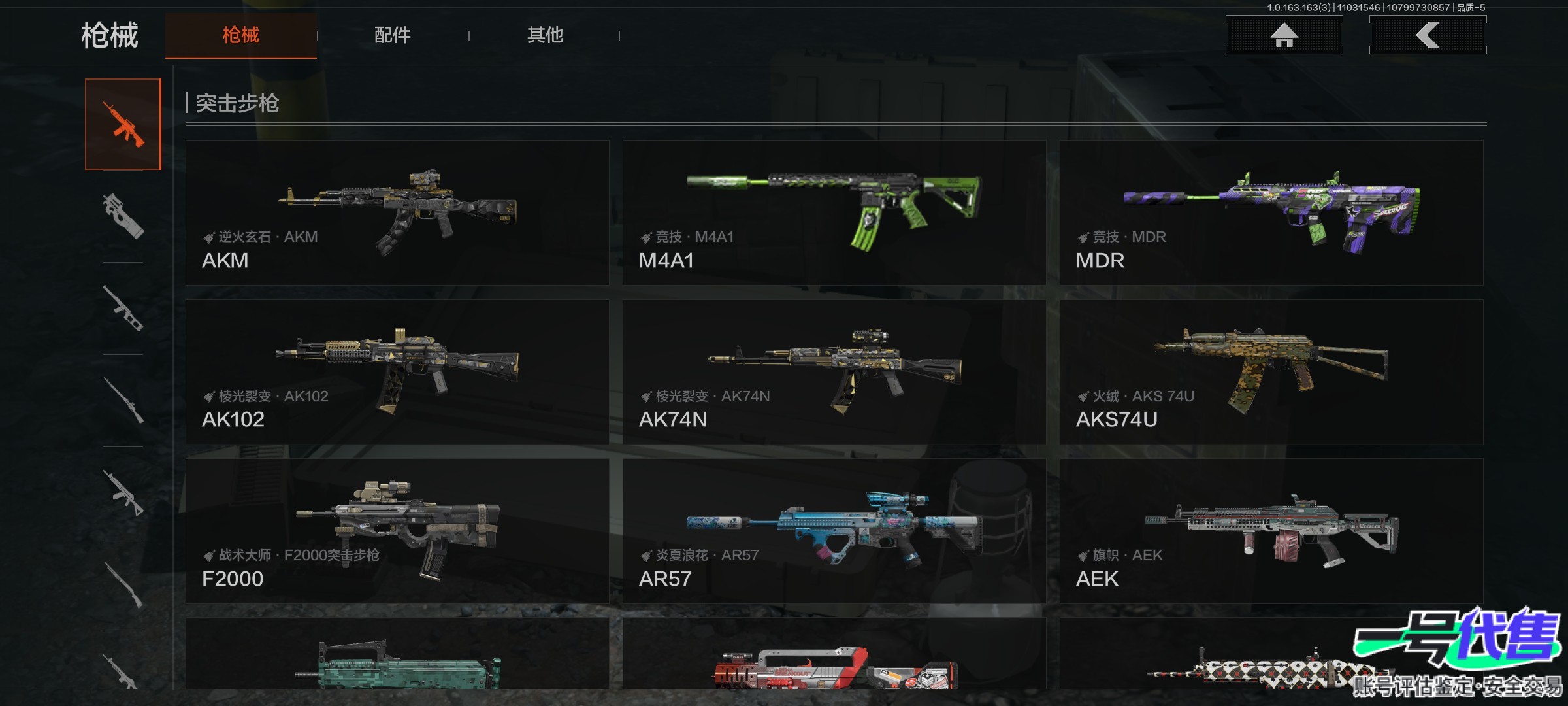Pick the AK74N weapon card
This screenshot has width=1568, height=706.
pyautogui.click(x=834, y=372)
